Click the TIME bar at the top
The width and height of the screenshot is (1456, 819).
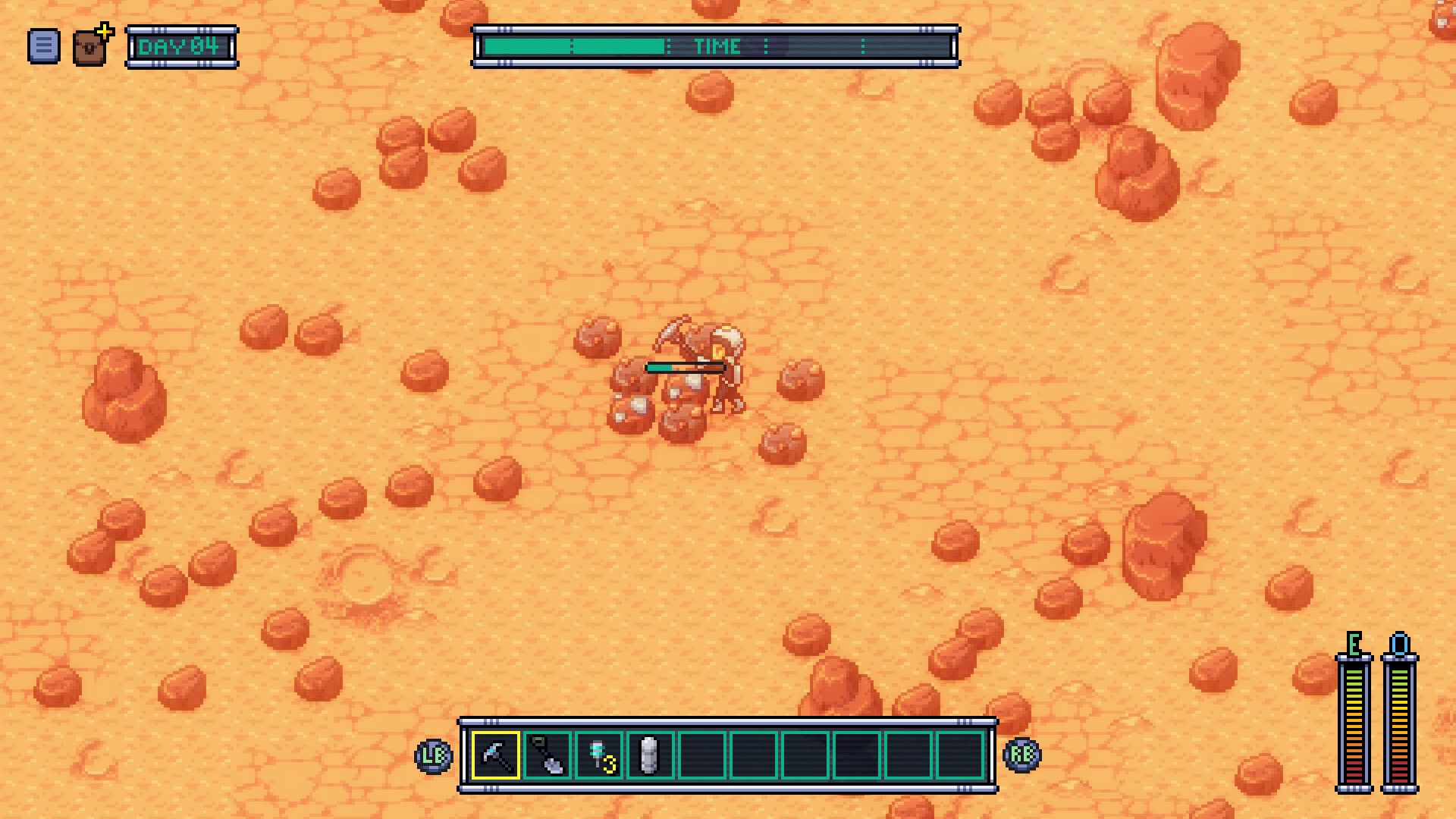pyautogui.click(x=716, y=47)
